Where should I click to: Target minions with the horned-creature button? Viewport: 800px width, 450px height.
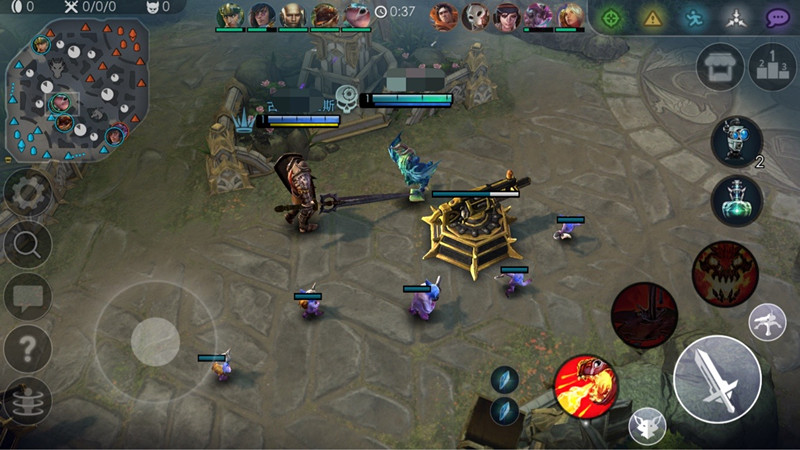click(x=647, y=427)
